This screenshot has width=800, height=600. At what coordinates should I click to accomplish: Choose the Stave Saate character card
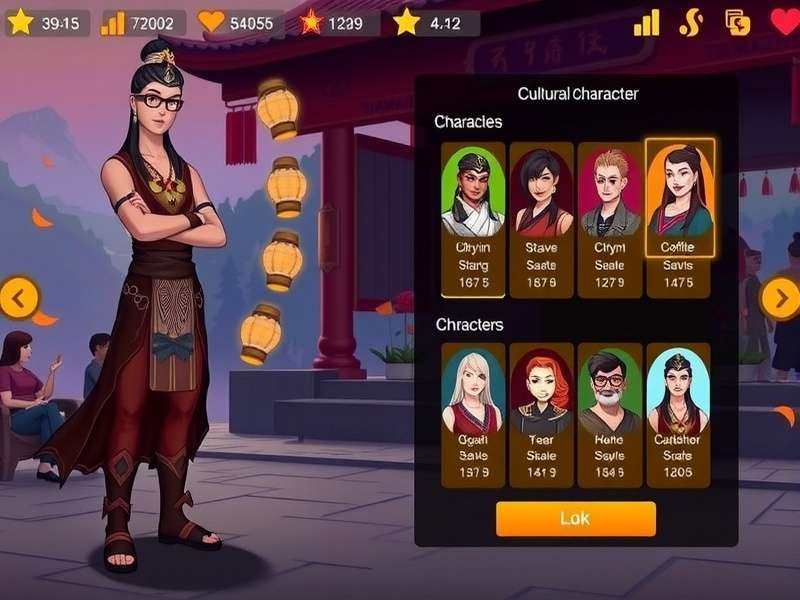(541, 220)
